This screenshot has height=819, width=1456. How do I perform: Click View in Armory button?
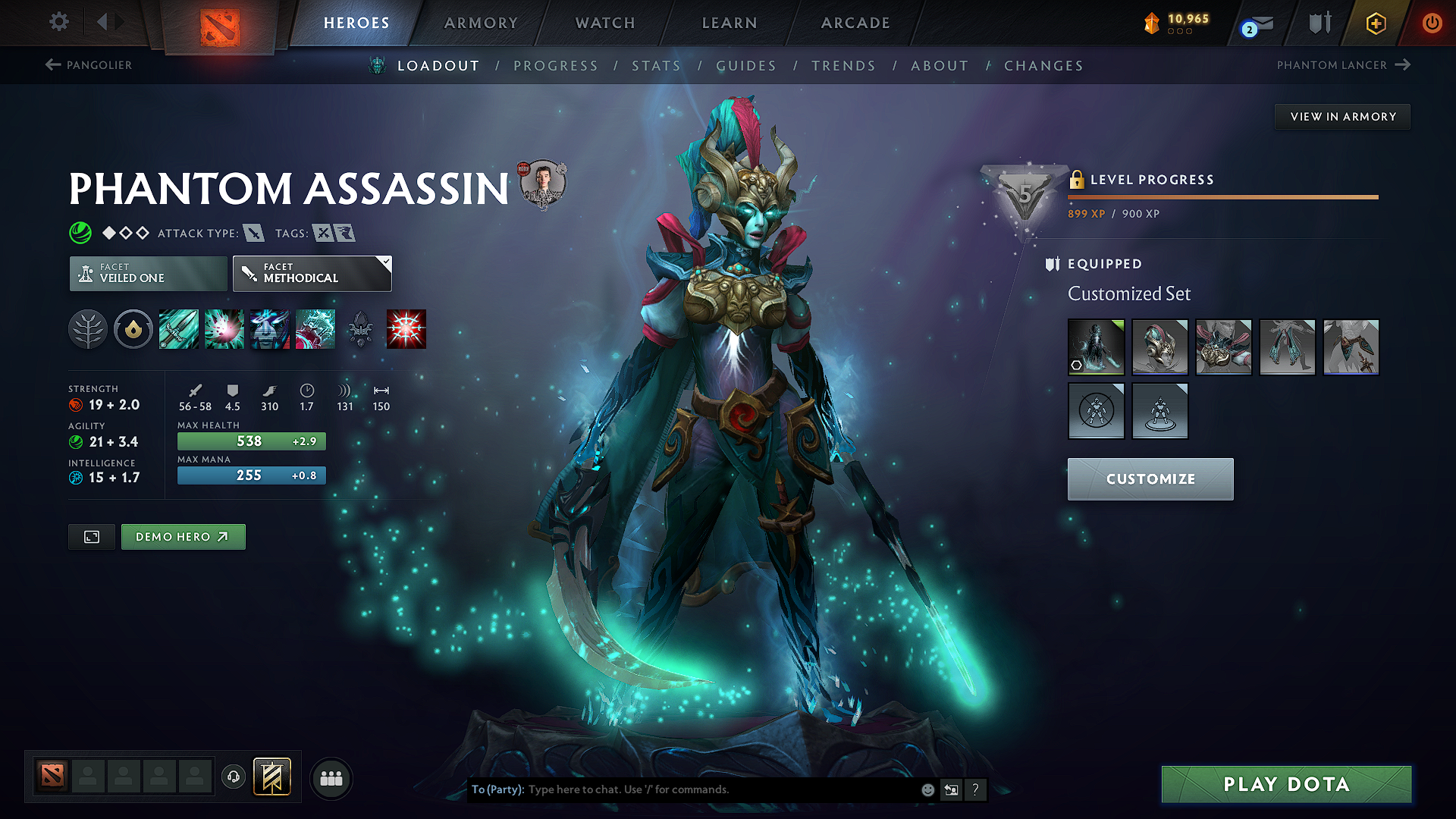click(x=1343, y=117)
